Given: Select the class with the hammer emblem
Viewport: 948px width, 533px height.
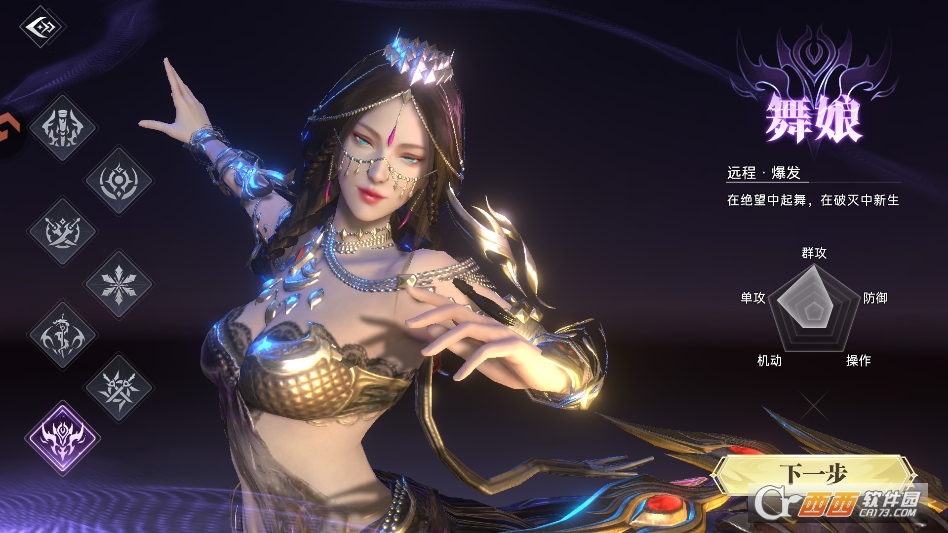Looking at the screenshot, I should pyautogui.click(x=63, y=127).
